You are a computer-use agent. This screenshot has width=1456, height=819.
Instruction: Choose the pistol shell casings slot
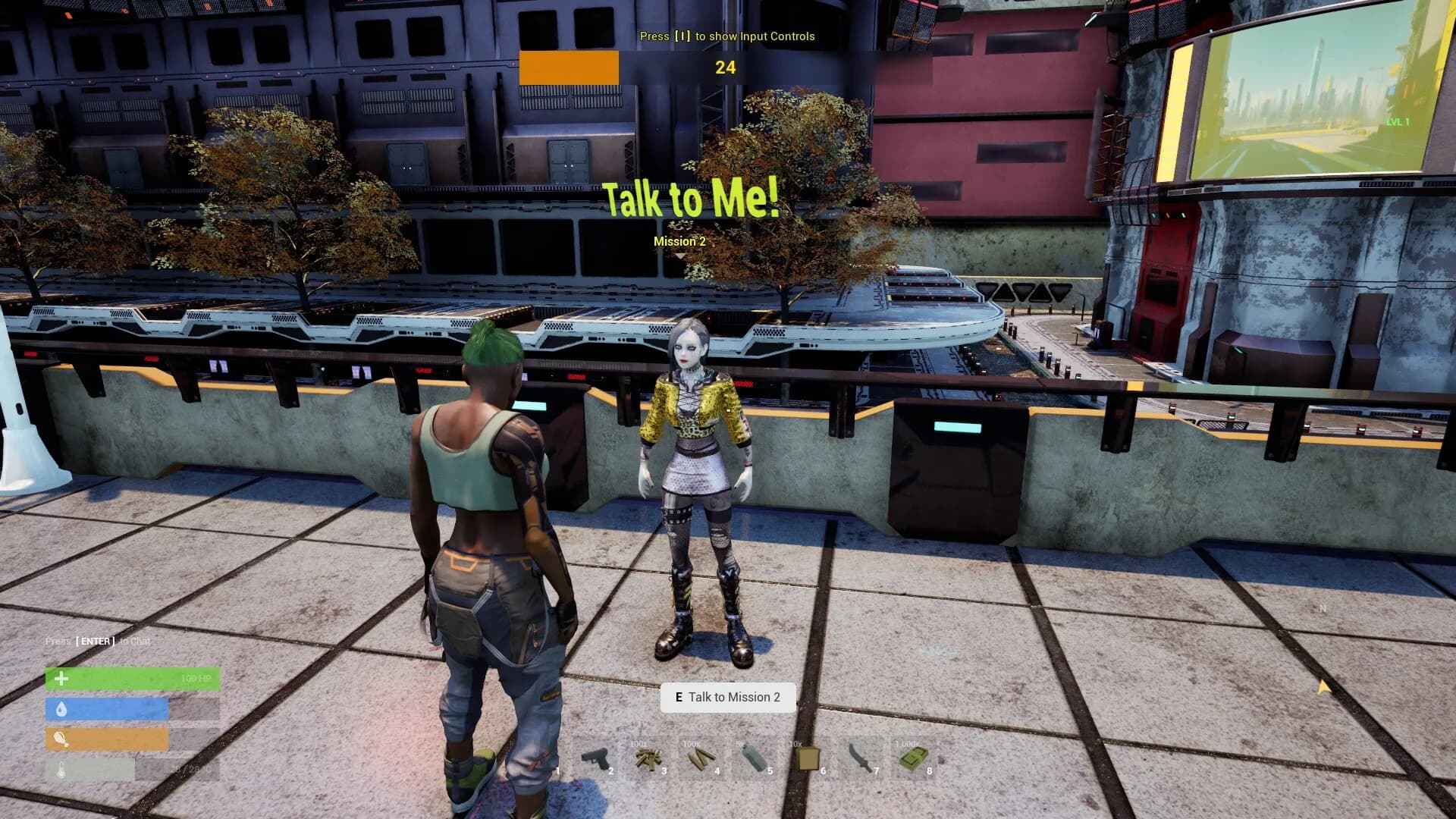tap(648, 758)
